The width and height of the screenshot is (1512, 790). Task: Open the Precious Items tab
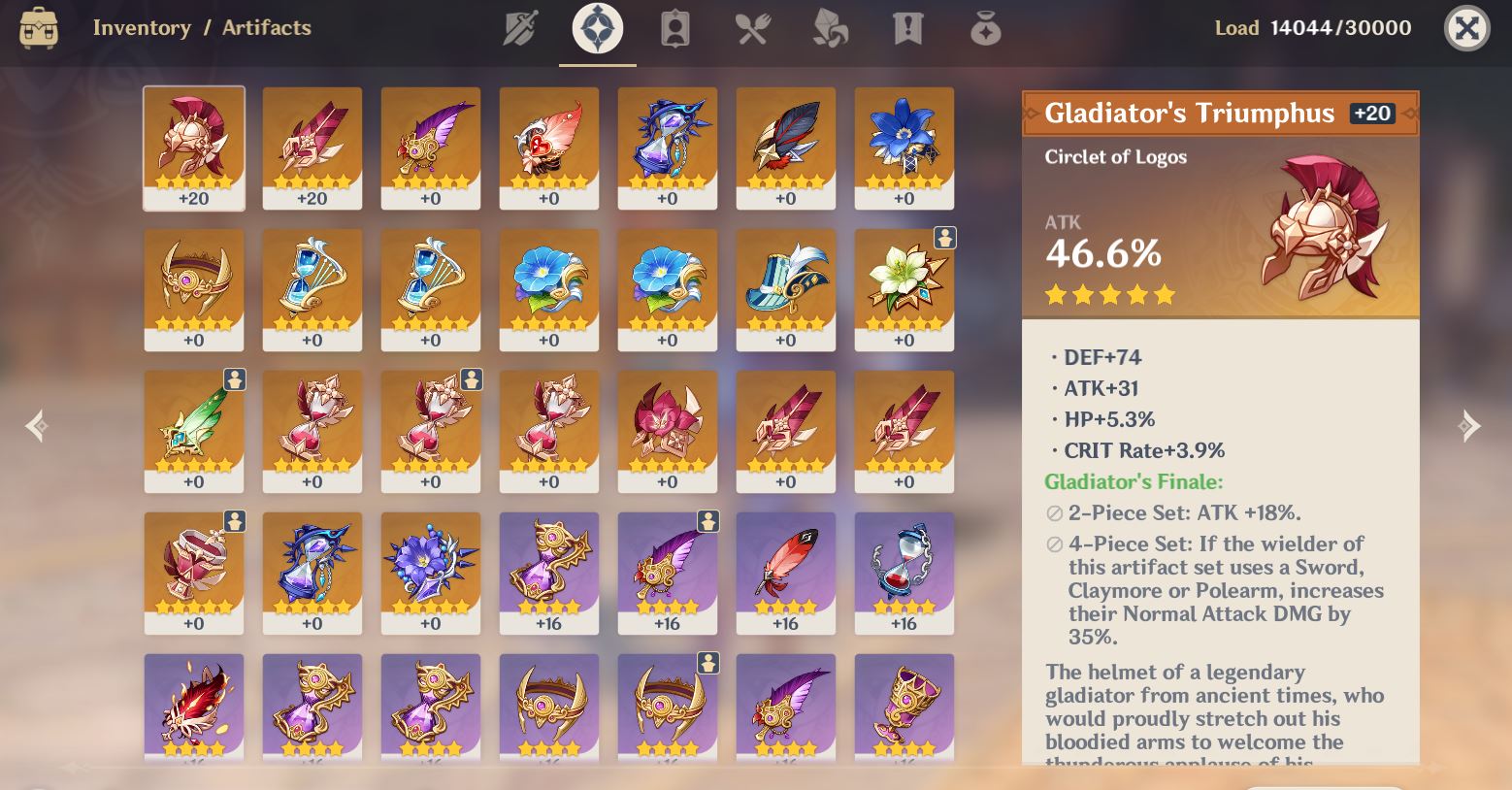tap(984, 28)
